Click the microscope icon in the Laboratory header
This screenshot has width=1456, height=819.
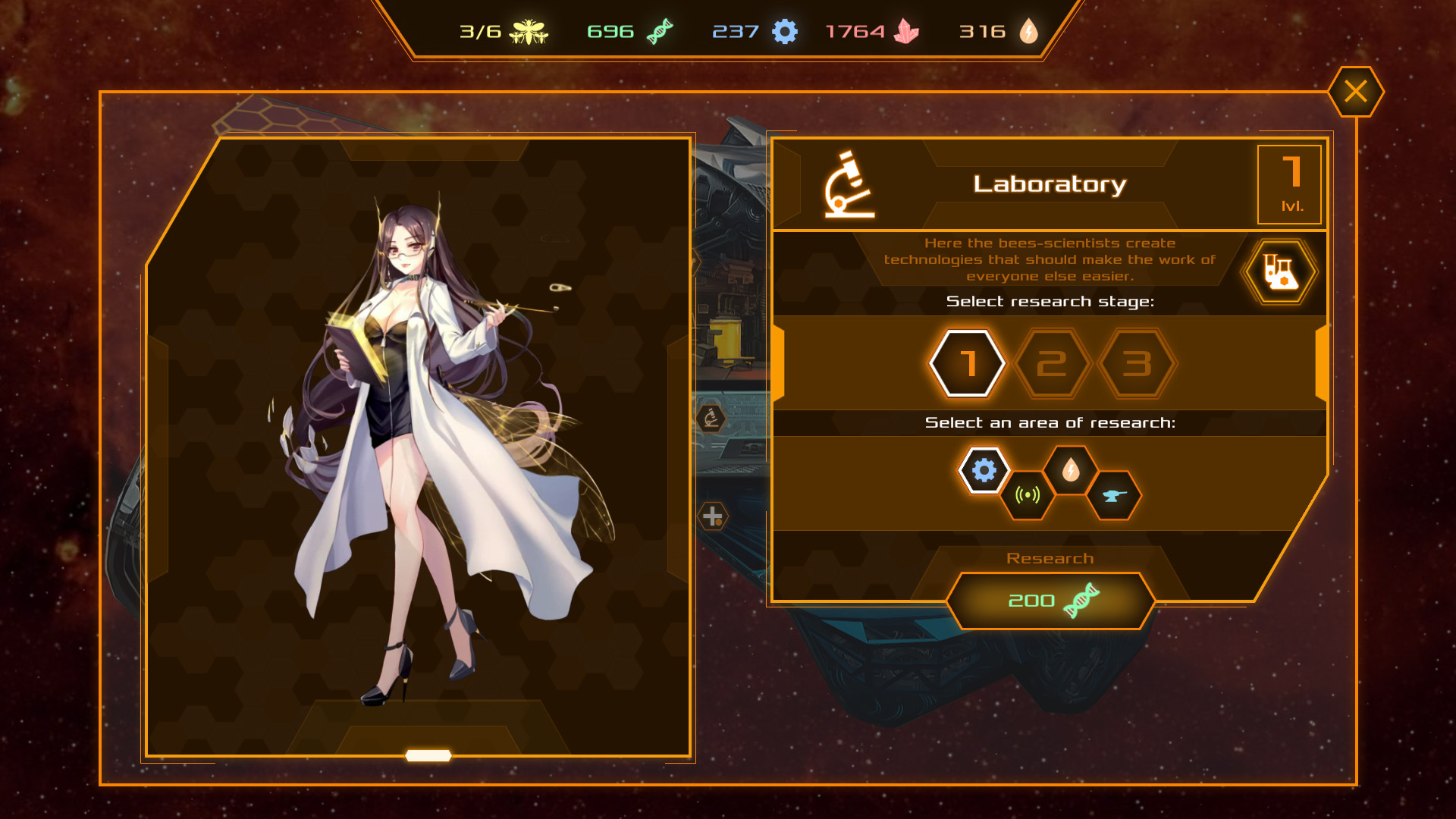click(x=851, y=184)
